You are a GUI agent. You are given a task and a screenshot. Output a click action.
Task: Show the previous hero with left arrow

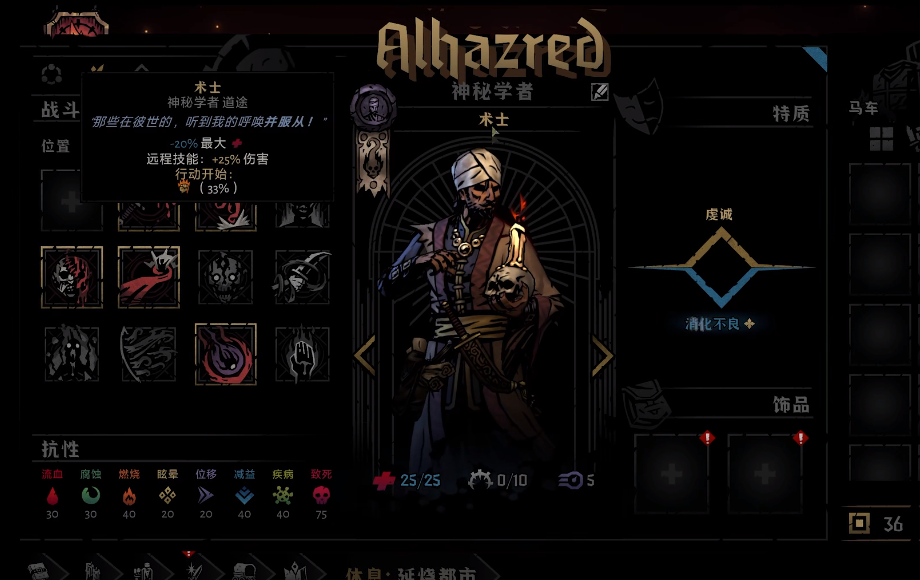[365, 355]
